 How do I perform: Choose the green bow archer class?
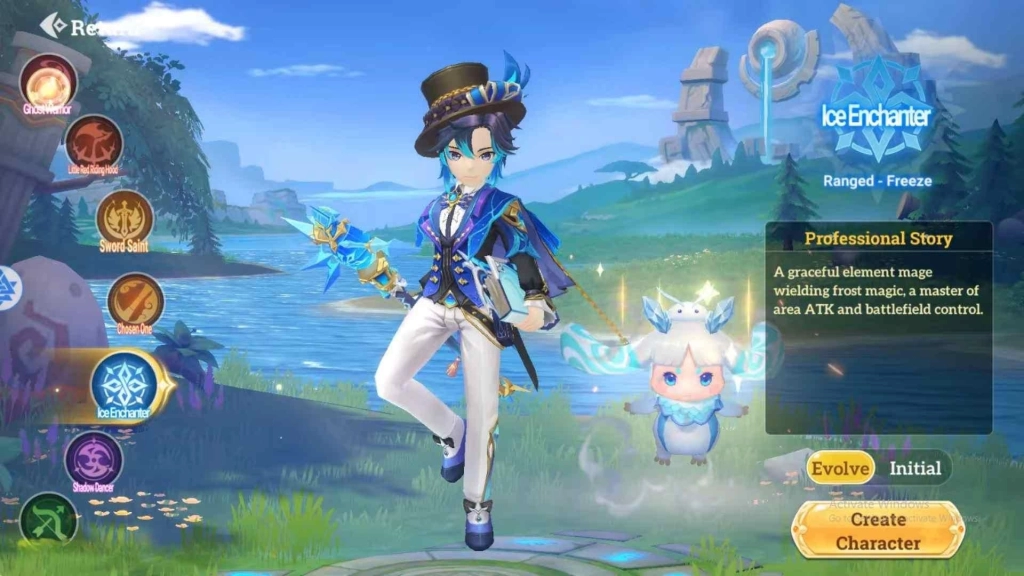point(48,520)
